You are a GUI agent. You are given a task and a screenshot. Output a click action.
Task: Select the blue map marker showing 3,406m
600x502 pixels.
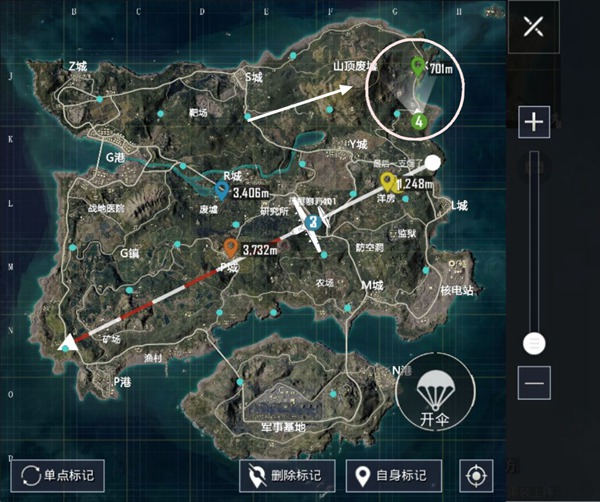(221, 187)
